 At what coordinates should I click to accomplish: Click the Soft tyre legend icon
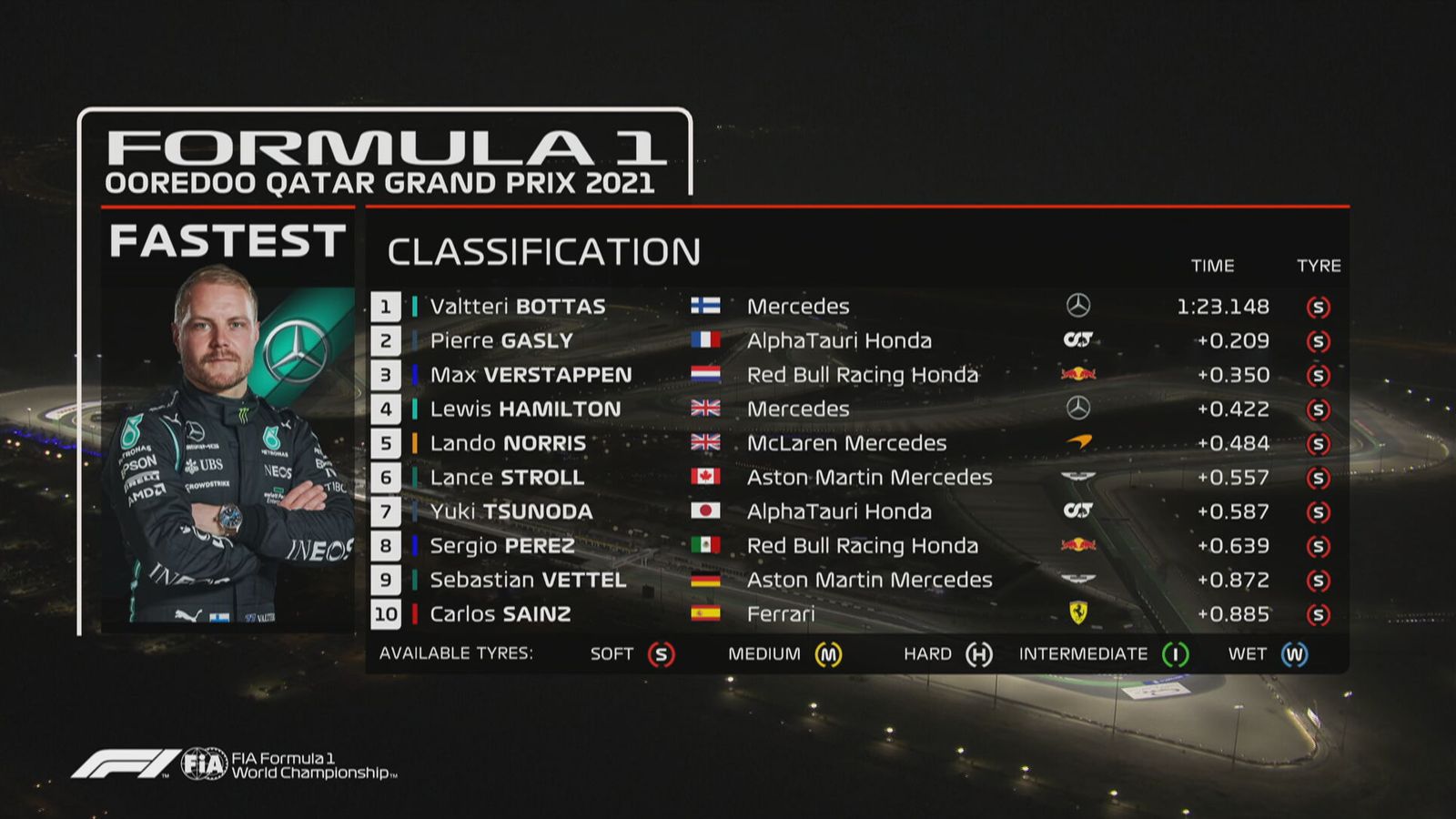pos(662,654)
